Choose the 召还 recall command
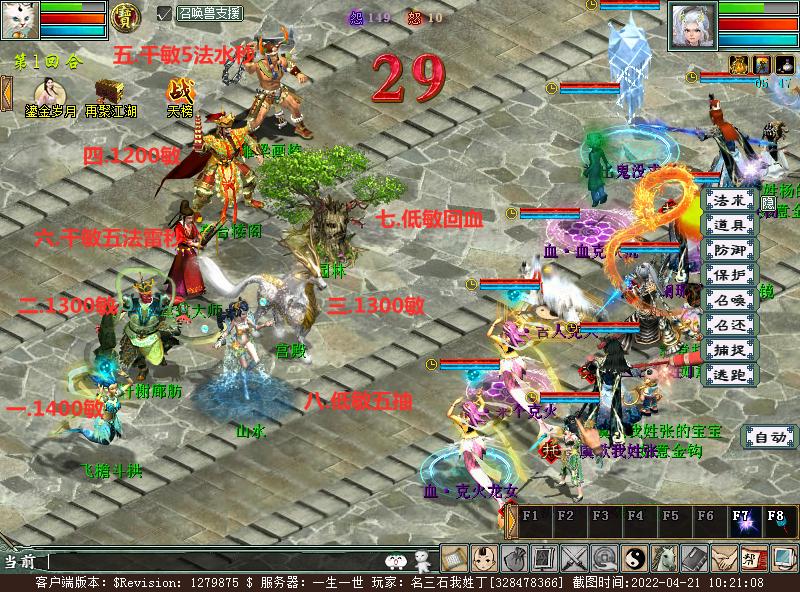 click(x=730, y=325)
